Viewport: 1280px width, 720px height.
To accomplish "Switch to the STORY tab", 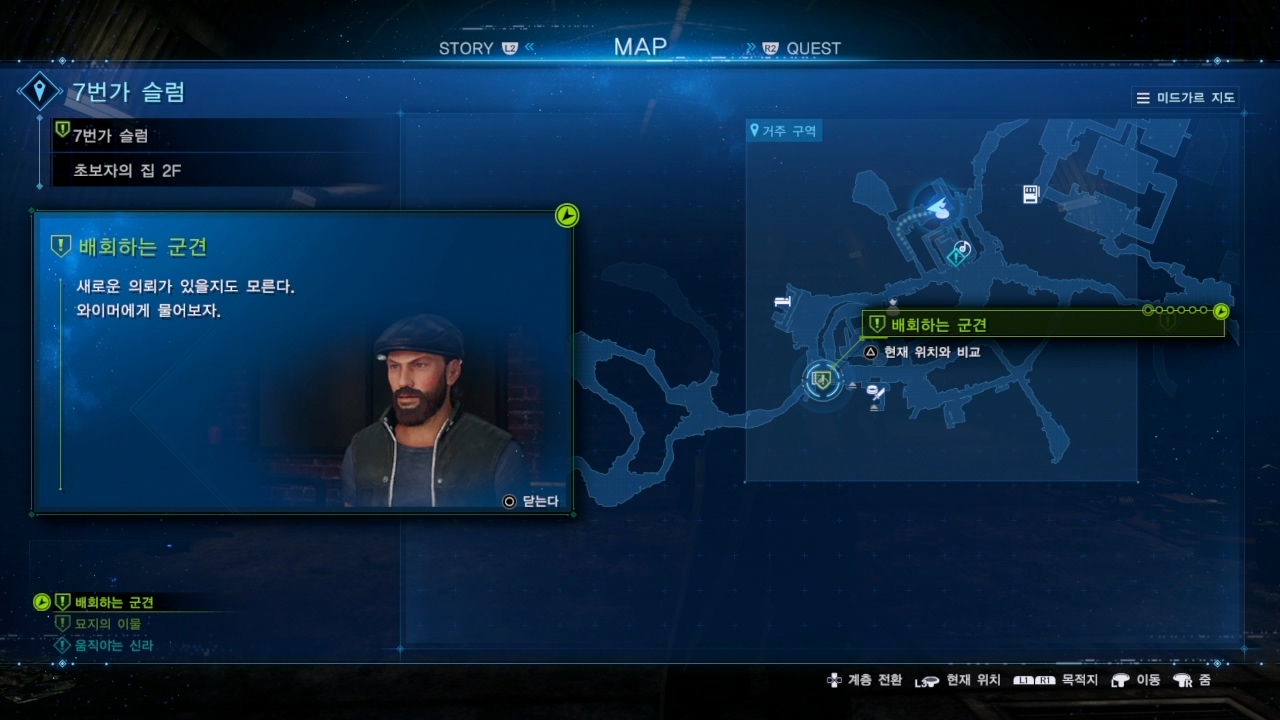I will click(x=466, y=48).
